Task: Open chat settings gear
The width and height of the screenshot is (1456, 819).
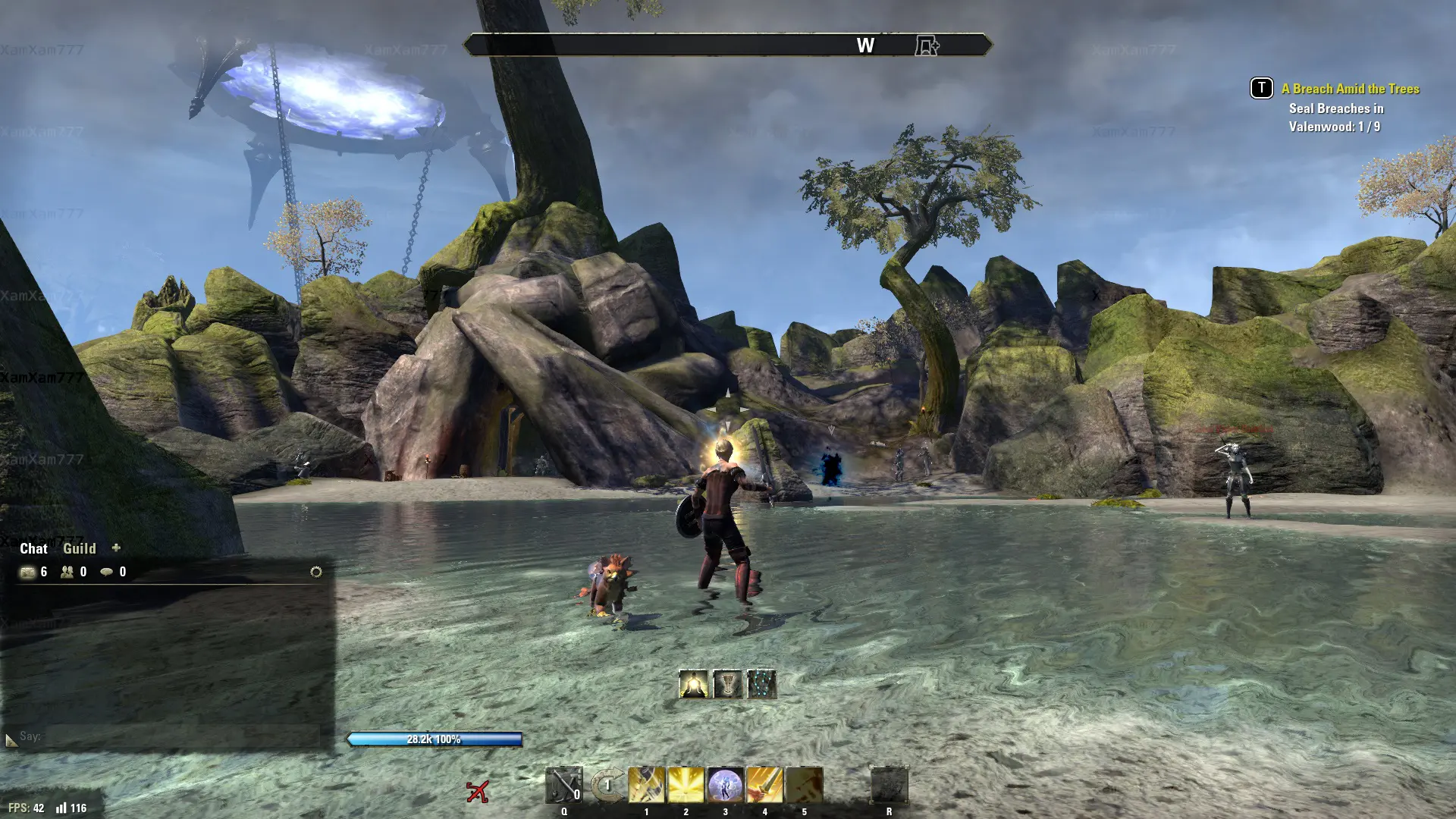Action: click(316, 572)
